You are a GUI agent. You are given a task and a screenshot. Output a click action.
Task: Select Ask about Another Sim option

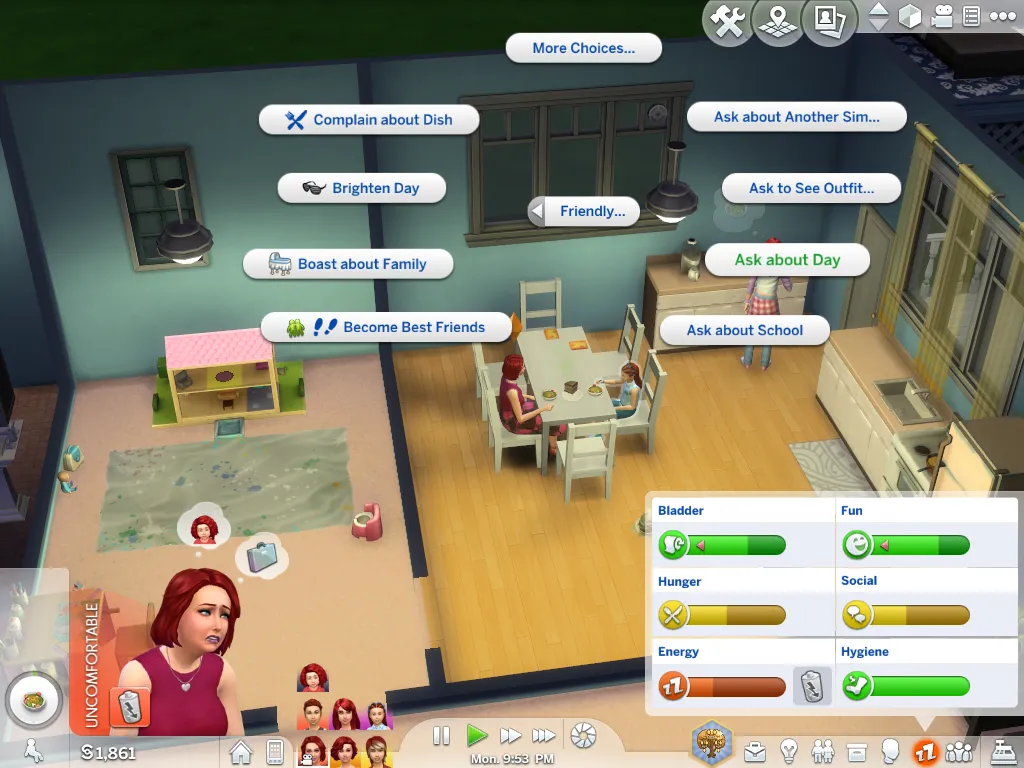point(796,117)
